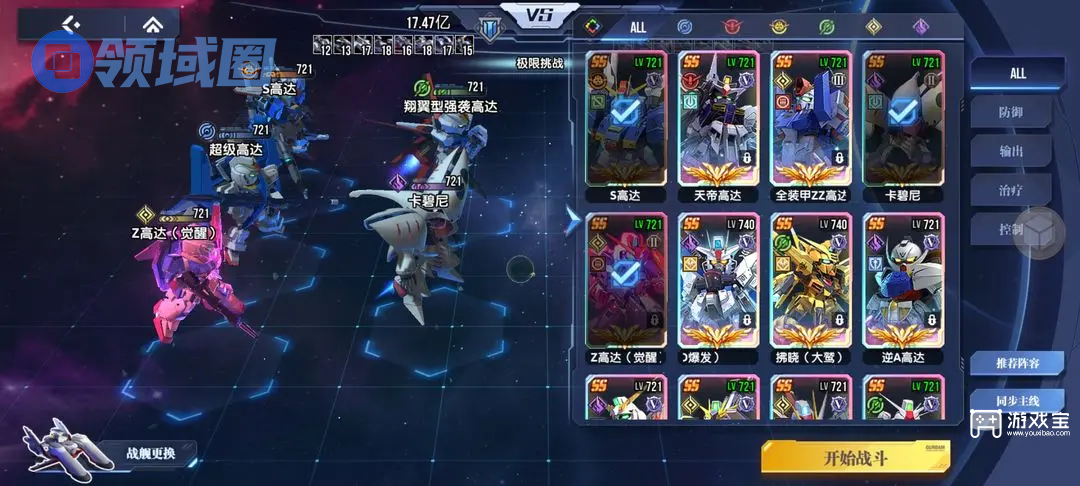Go back using the left arrow button

[x=72, y=24]
